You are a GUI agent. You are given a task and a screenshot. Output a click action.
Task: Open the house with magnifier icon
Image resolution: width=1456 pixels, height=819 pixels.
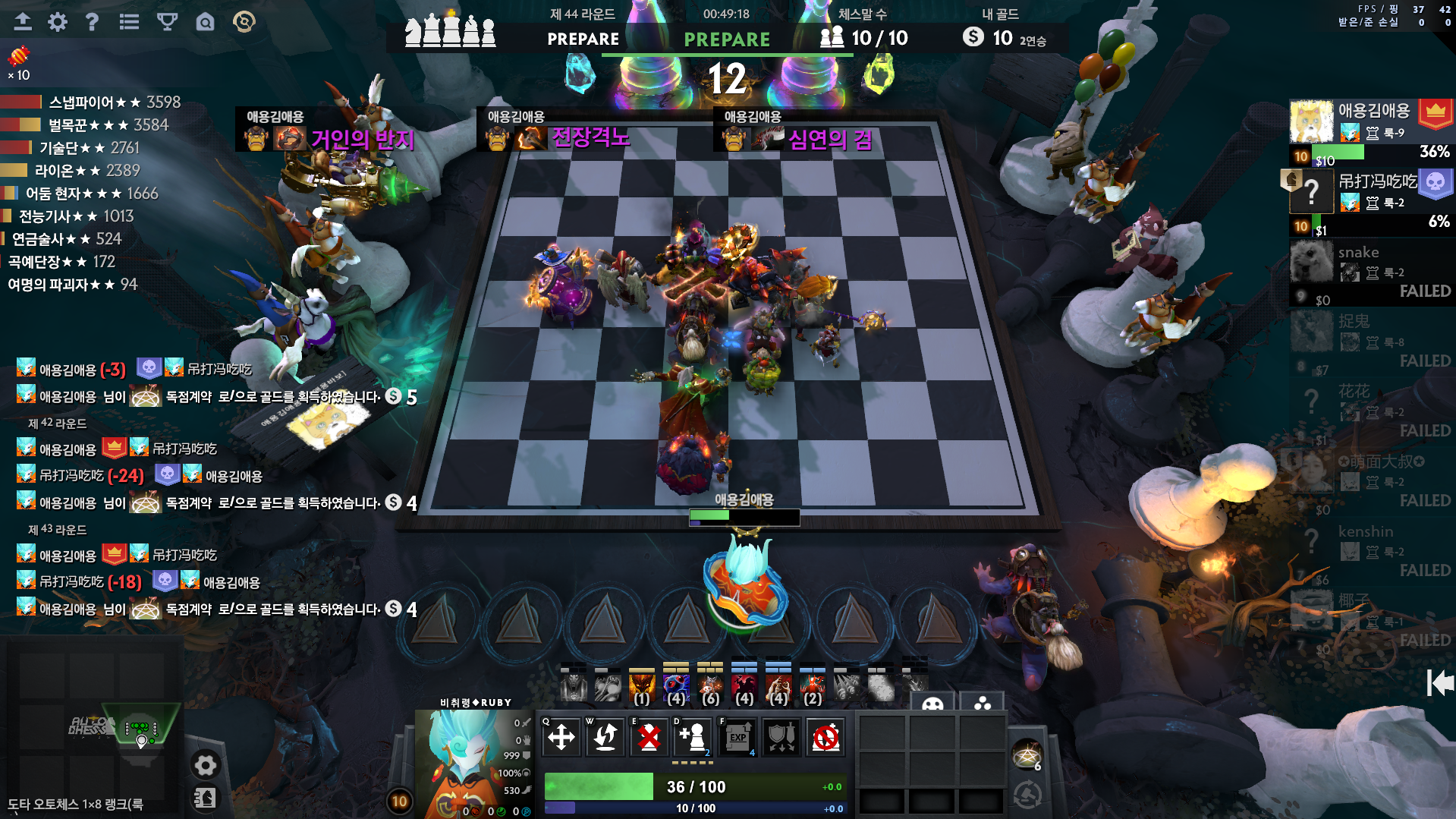pos(205,22)
